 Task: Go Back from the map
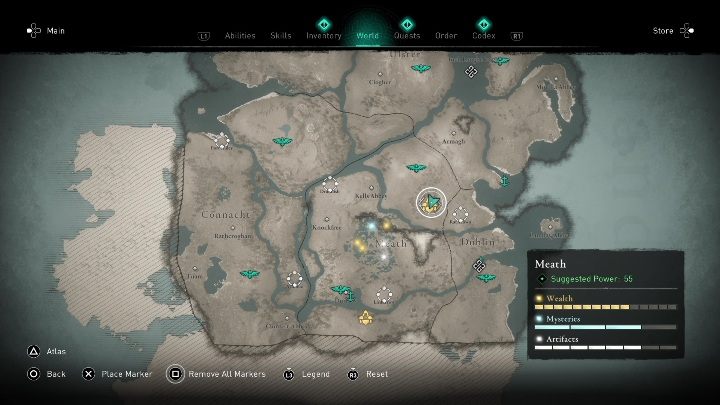tap(47, 373)
